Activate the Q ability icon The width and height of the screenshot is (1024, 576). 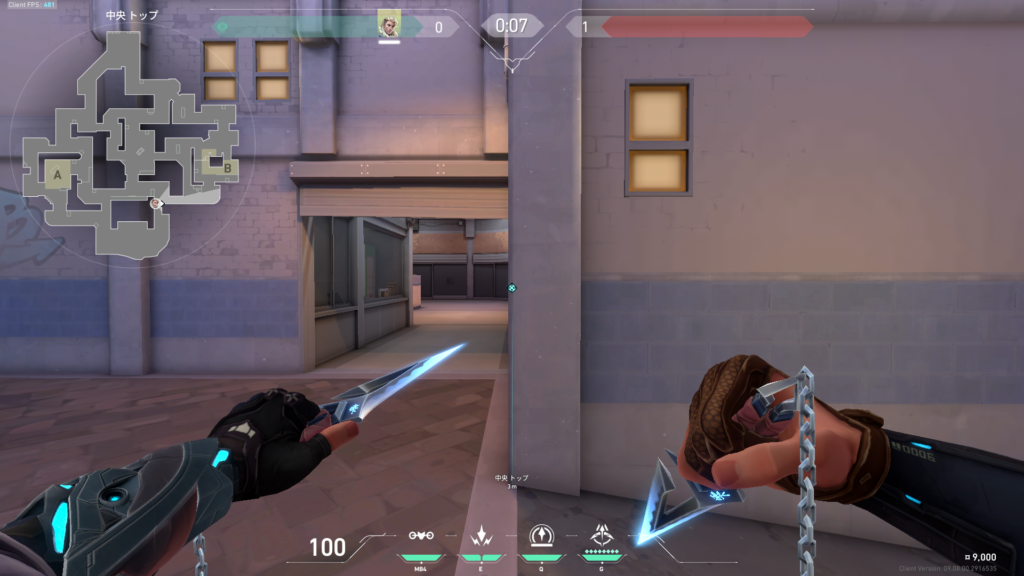541,536
